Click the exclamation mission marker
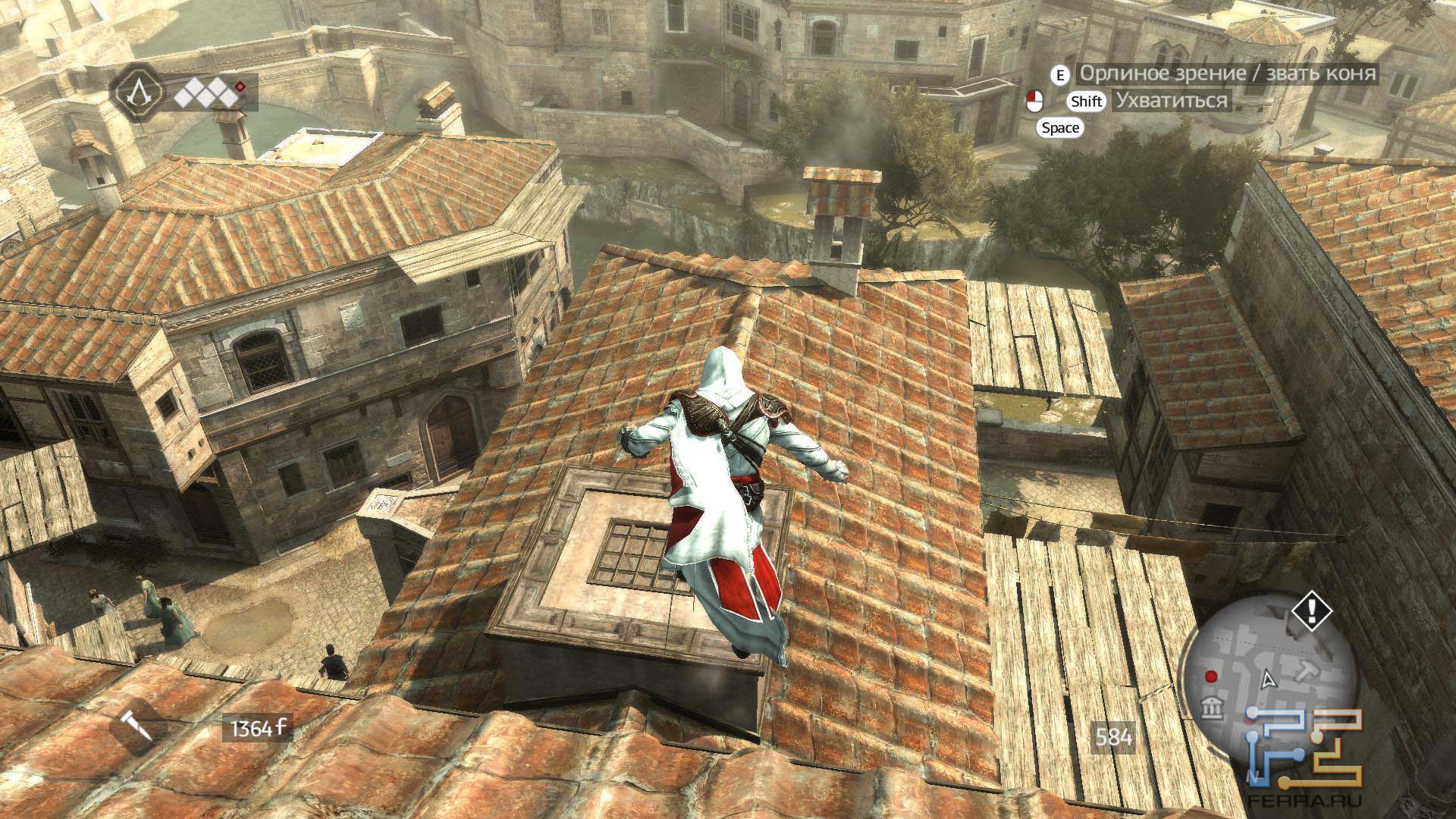Screen dimensions: 1456x819 (1311, 610)
